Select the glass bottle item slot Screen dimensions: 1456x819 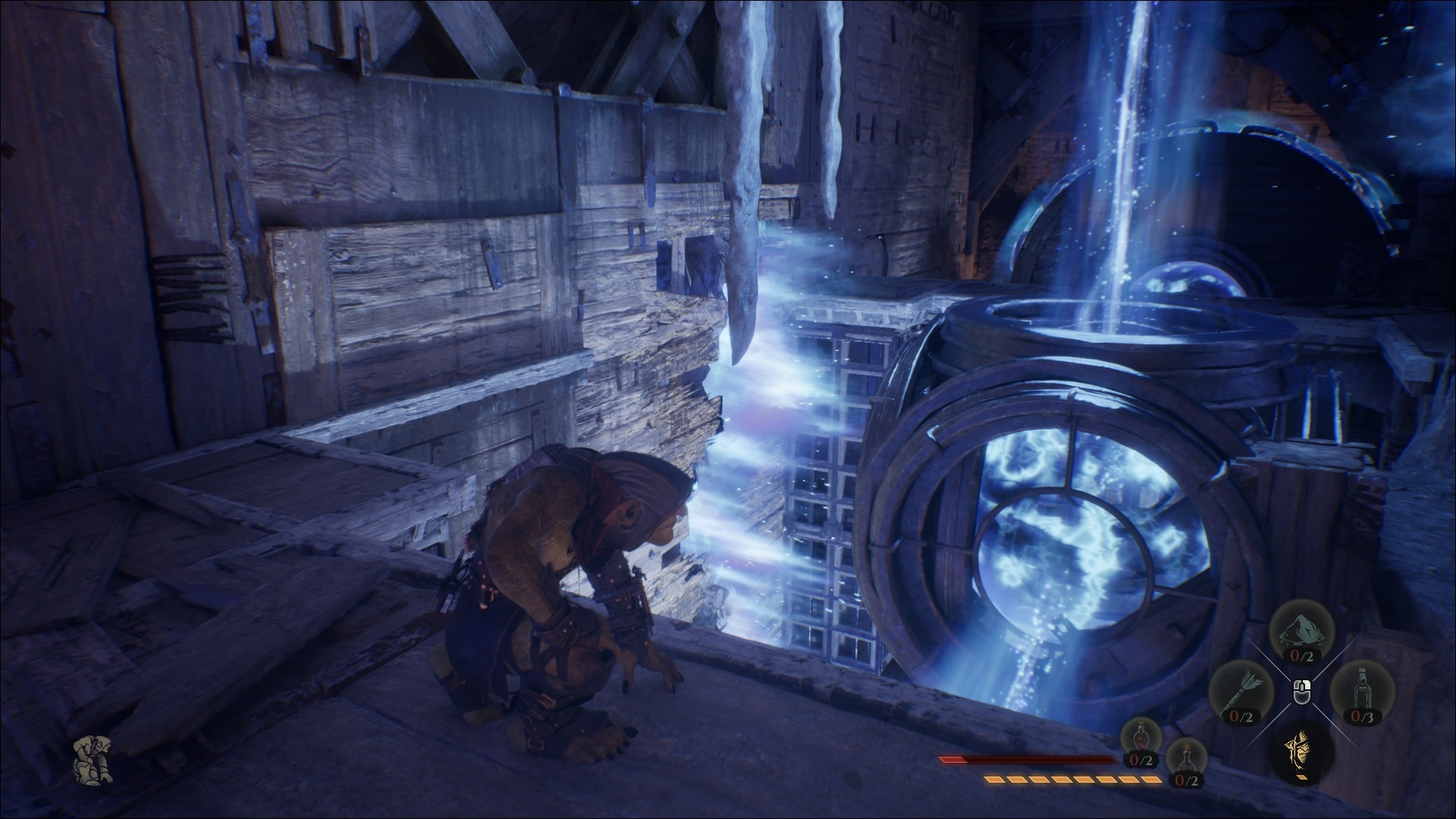1359,692
